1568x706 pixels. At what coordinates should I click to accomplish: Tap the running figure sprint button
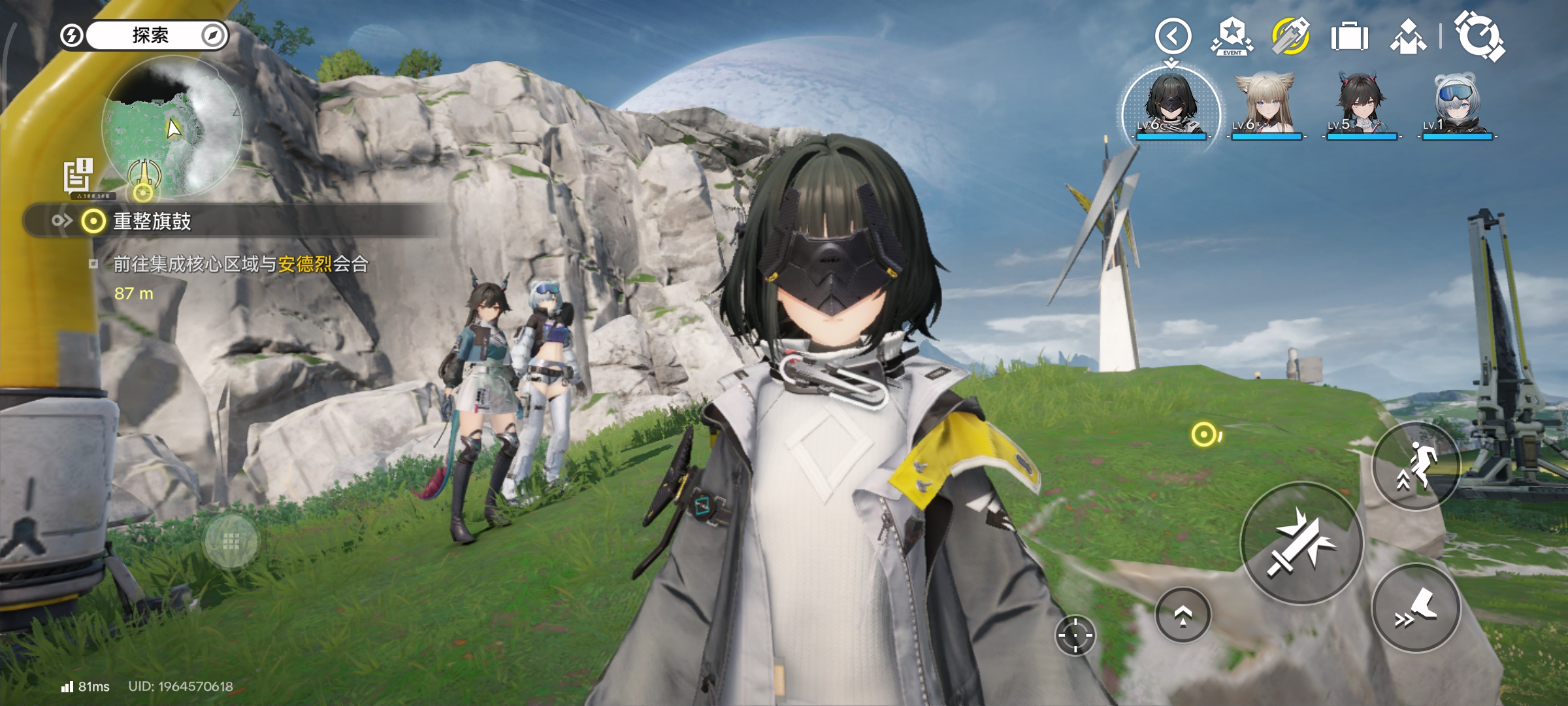click(1416, 466)
